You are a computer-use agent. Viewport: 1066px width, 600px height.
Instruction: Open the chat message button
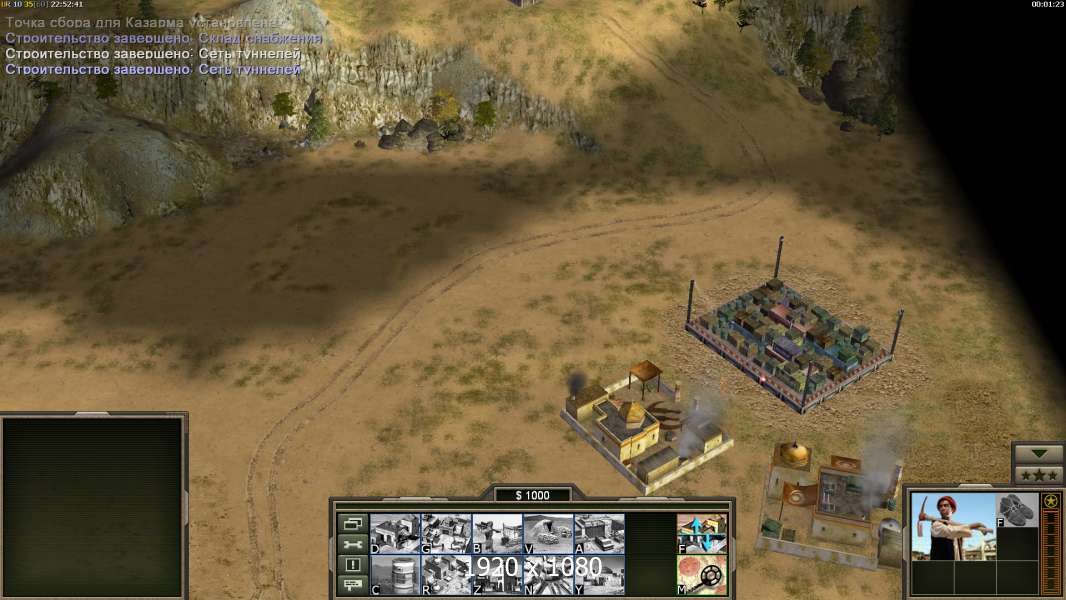(x=352, y=586)
